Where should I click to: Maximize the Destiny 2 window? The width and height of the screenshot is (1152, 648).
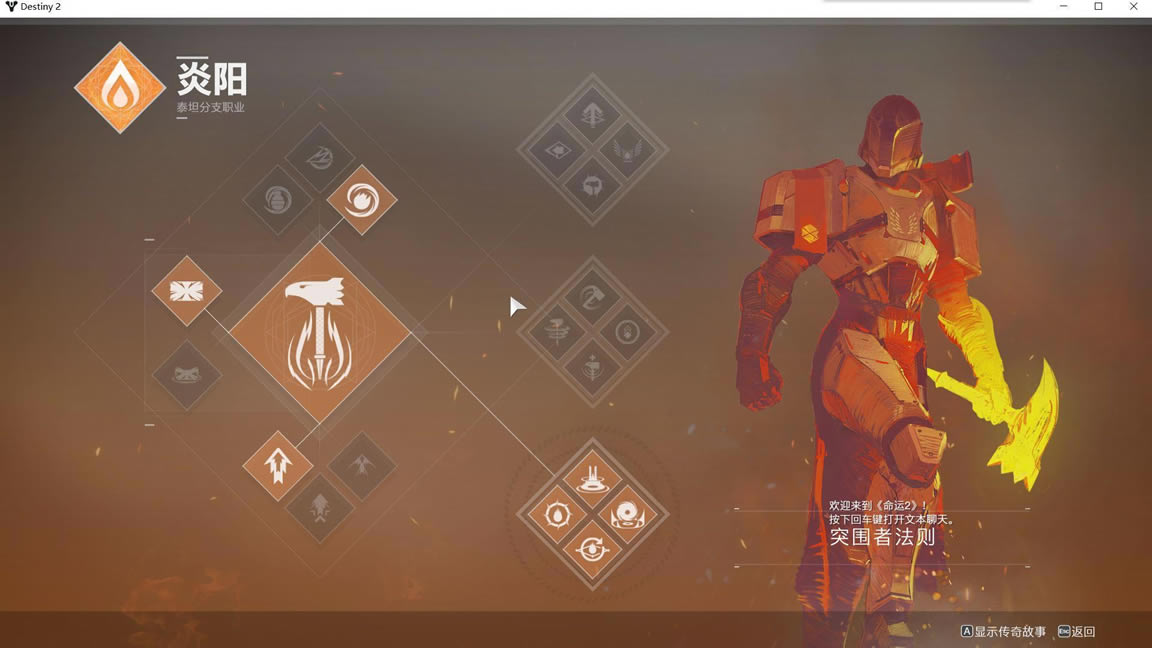tap(1098, 7)
